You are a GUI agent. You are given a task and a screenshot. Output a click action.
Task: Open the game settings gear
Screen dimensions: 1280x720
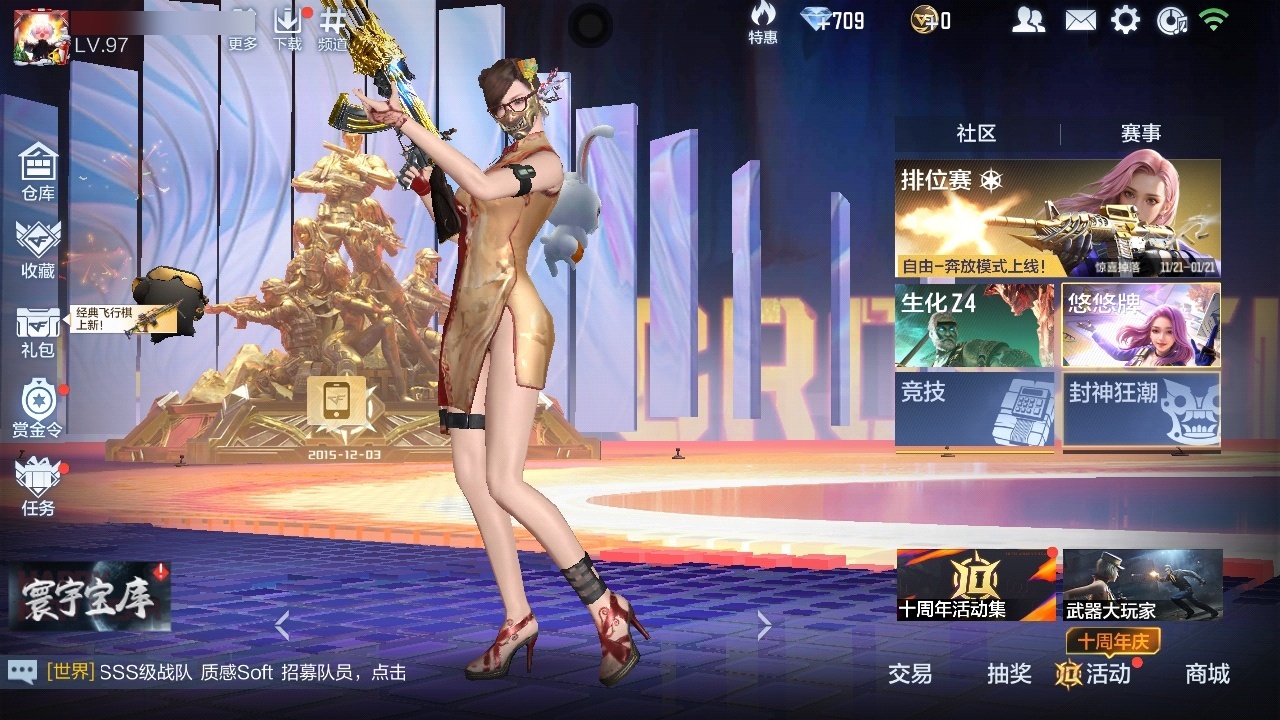coord(1126,18)
